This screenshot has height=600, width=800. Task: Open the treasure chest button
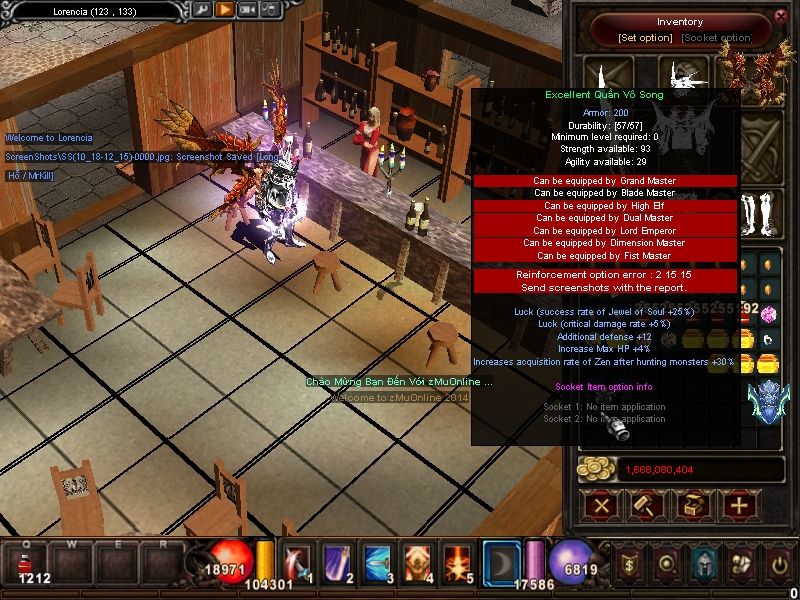(692, 505)
